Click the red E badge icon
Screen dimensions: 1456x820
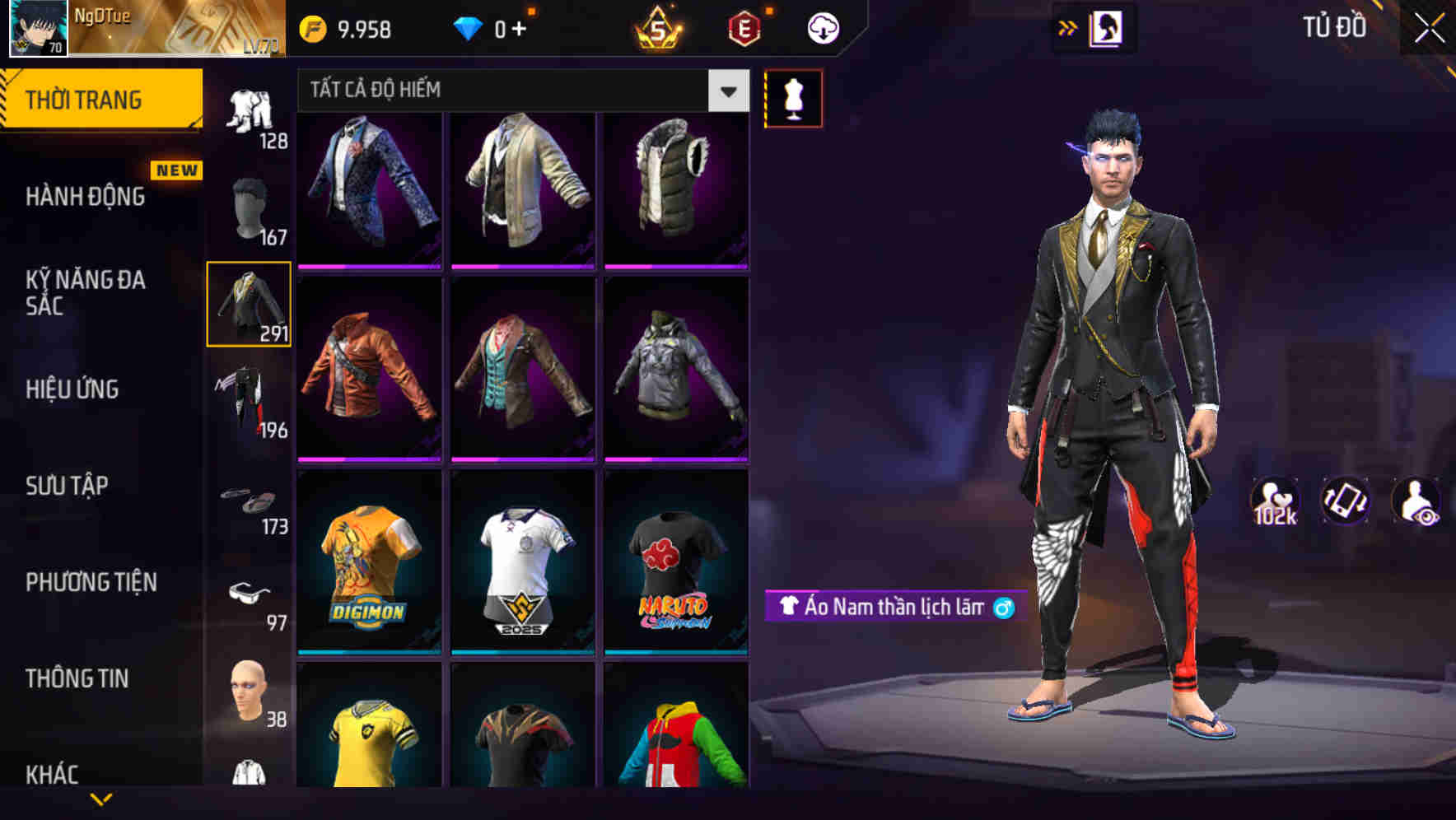click(x=744, y=27)
